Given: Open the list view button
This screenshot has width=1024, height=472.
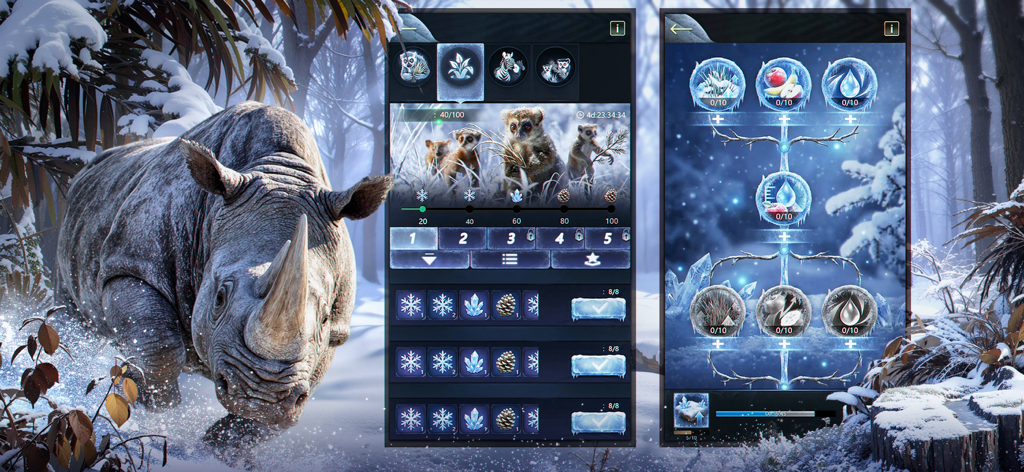Looking at the screenshot, I should pyautogui.click(x=510, y=259).
